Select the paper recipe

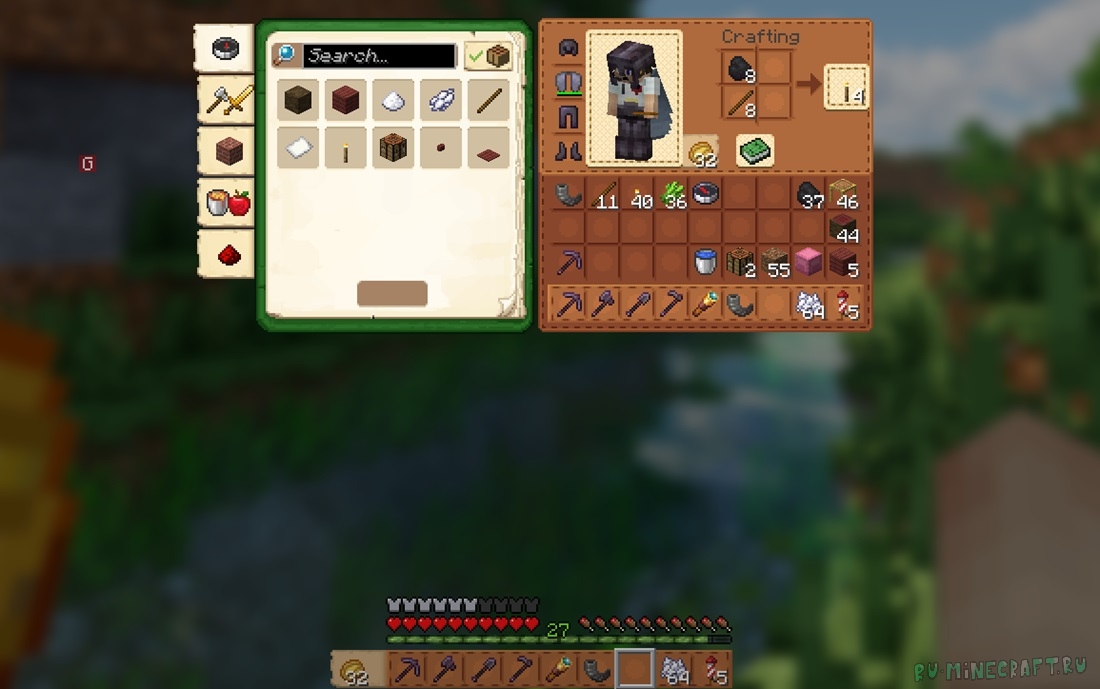[298, 148]
